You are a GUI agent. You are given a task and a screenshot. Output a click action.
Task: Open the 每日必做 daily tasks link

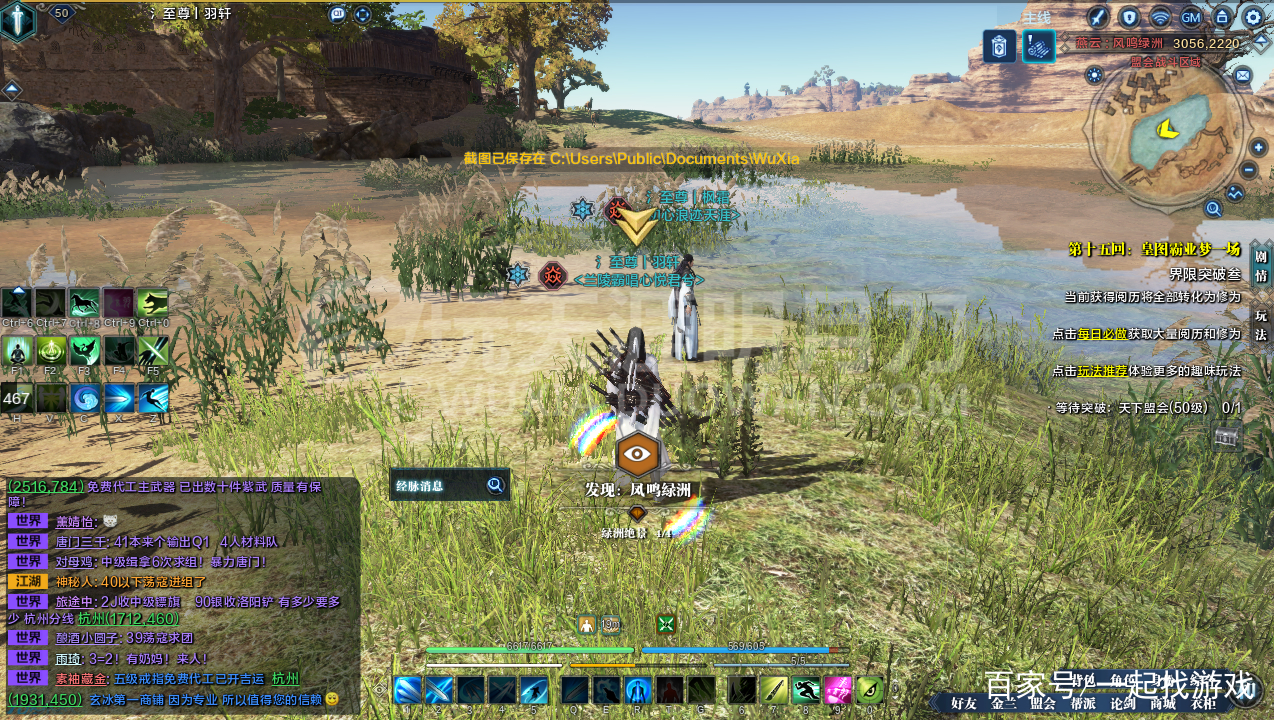[x=1102, y=333]
